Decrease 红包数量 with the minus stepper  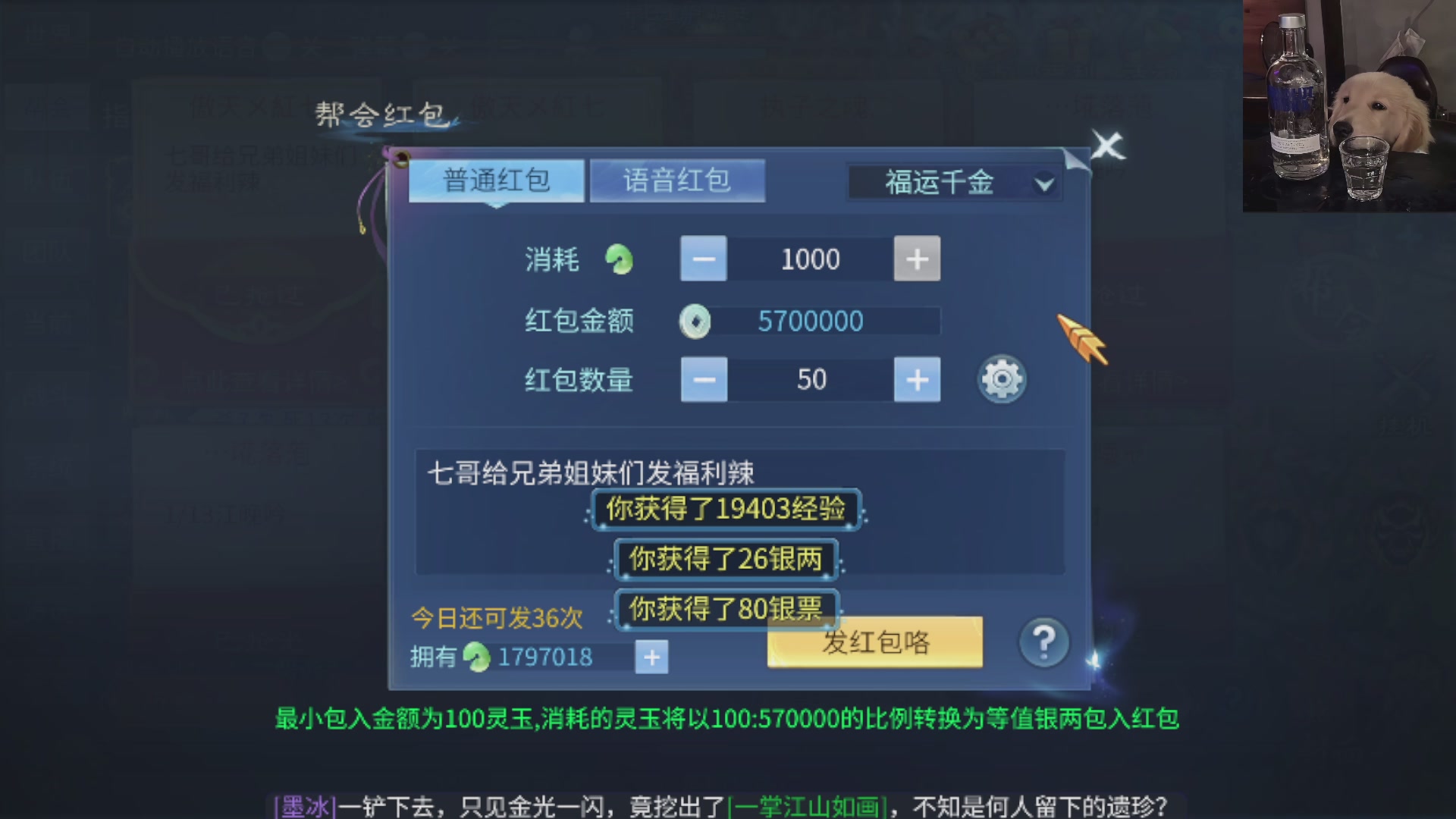click(x=704, y=379)
